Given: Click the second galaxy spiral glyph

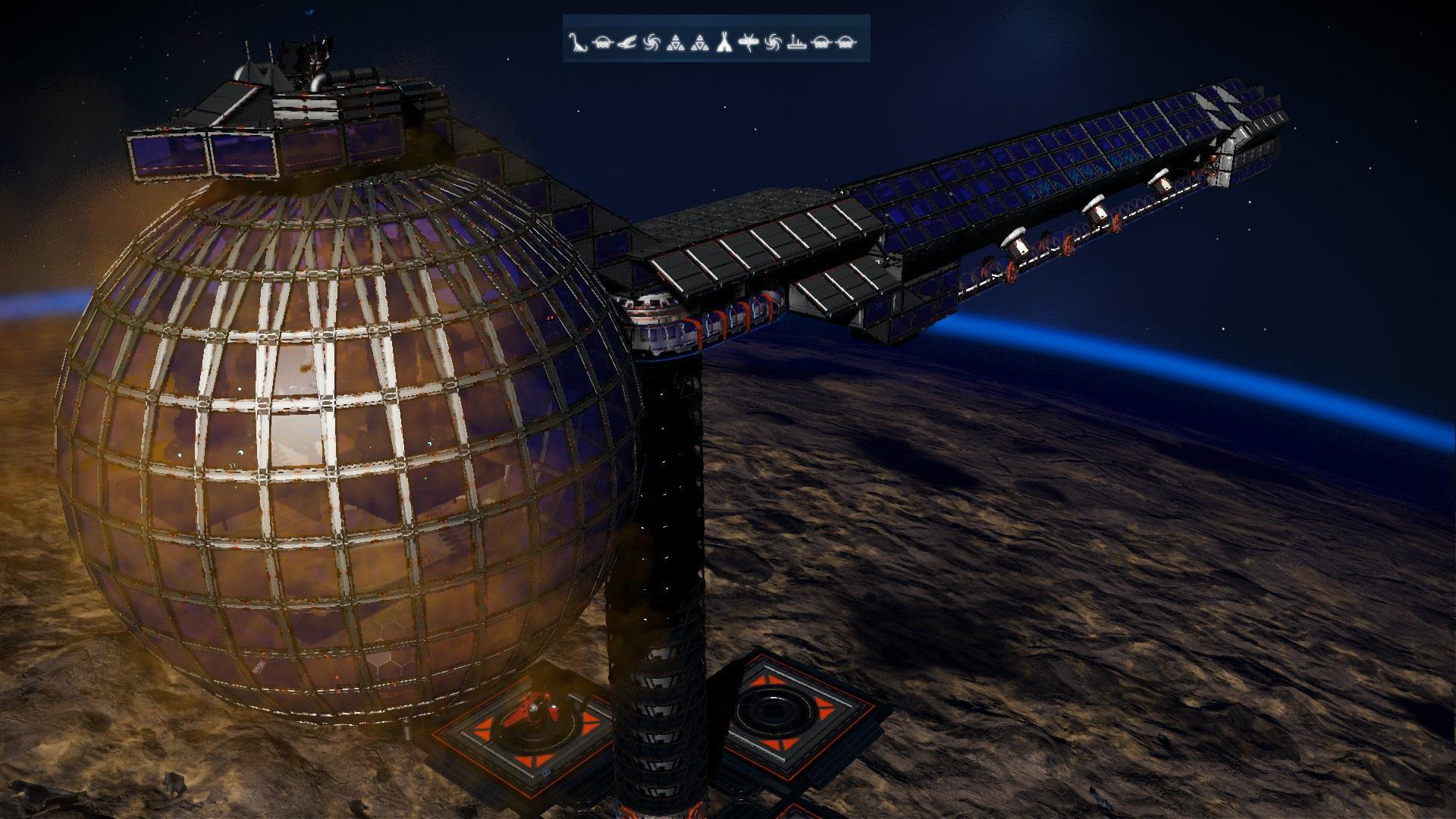Looking at the screenshot, I should tap(773, 43).
